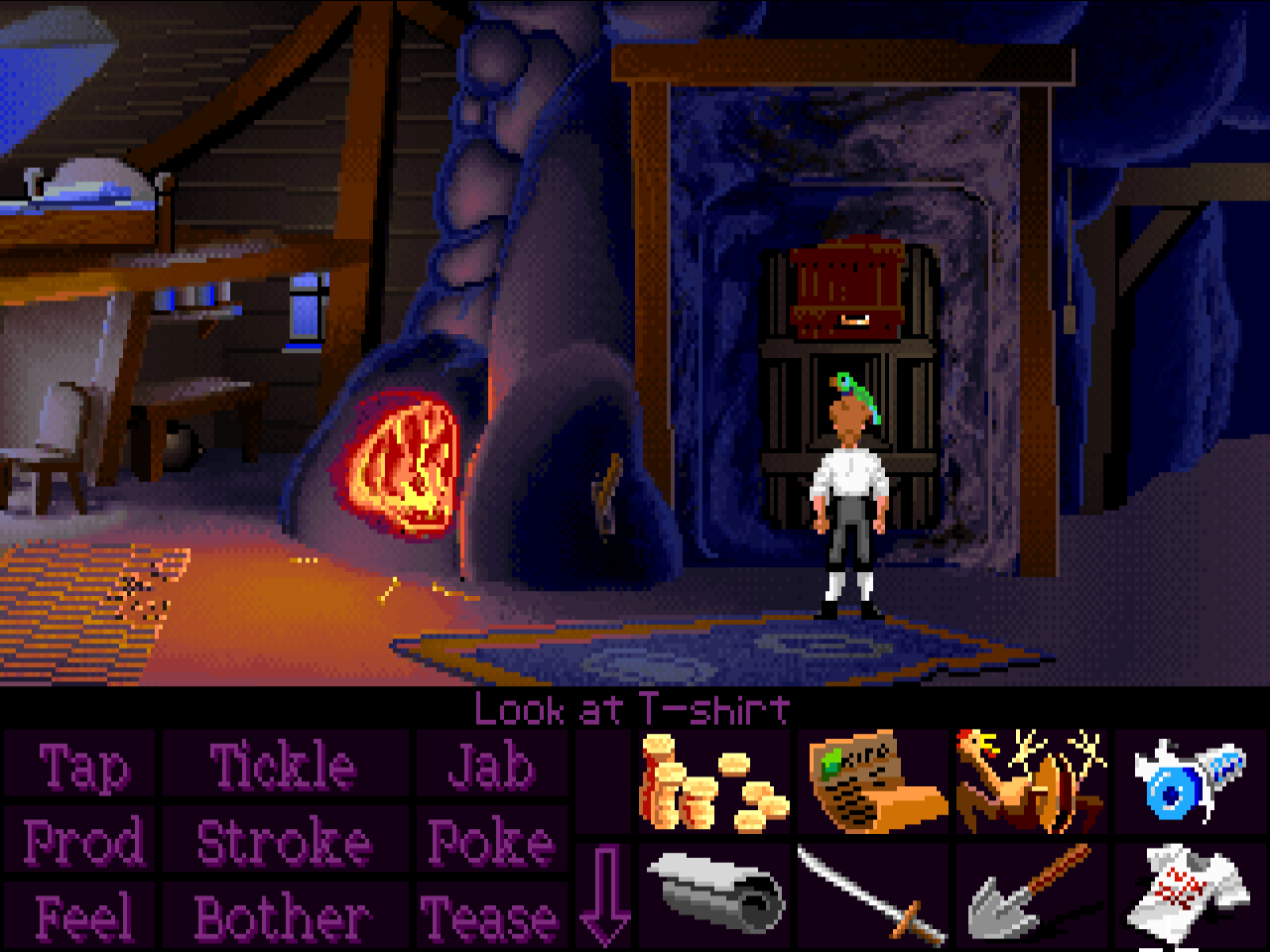Viewport: 1270px width, 952px height.
Task: Choose the blue and white round item
Action: click(x=1187, y=783)
